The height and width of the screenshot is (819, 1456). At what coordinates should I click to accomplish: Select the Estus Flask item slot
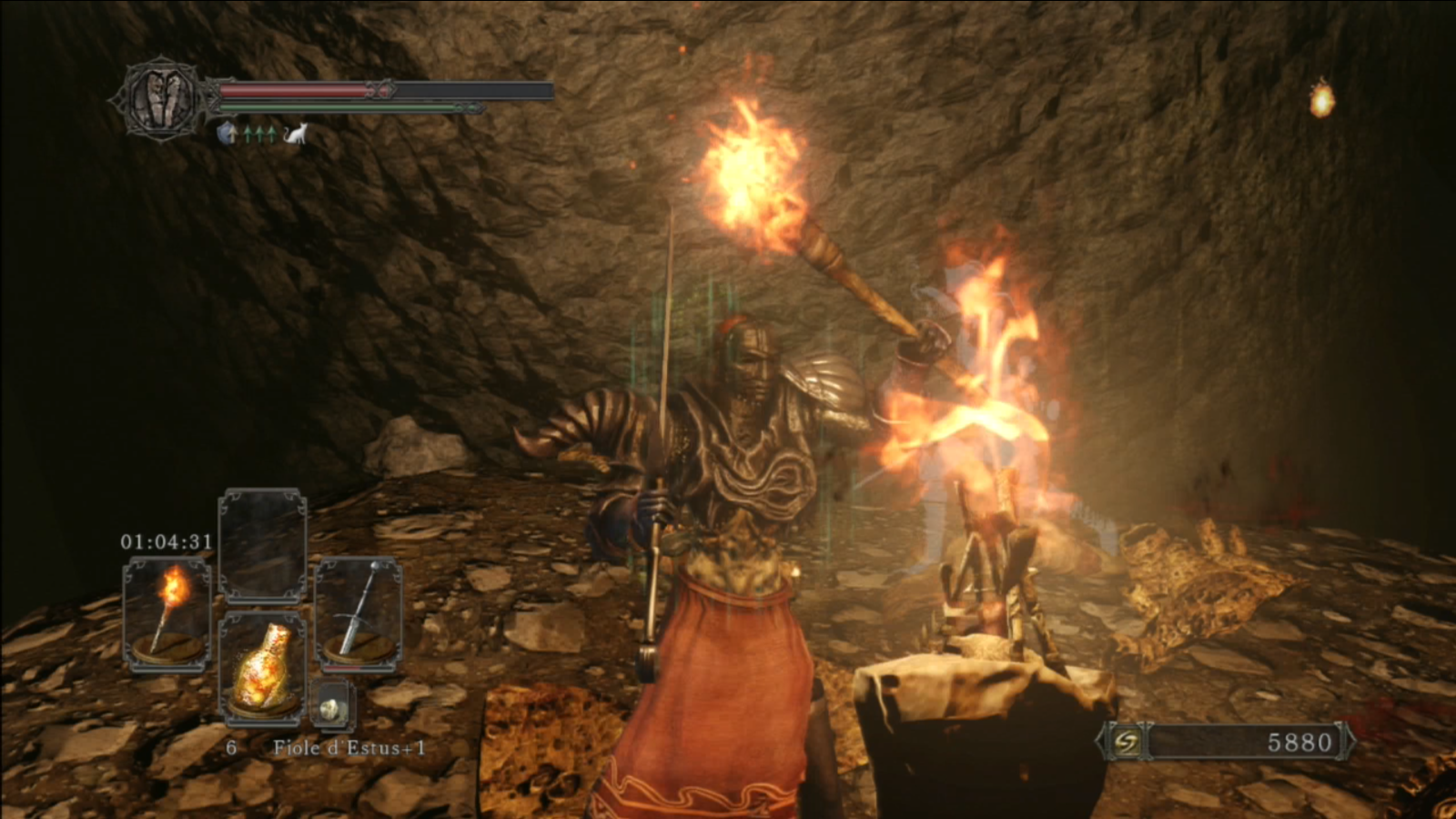tap(262, 671)
